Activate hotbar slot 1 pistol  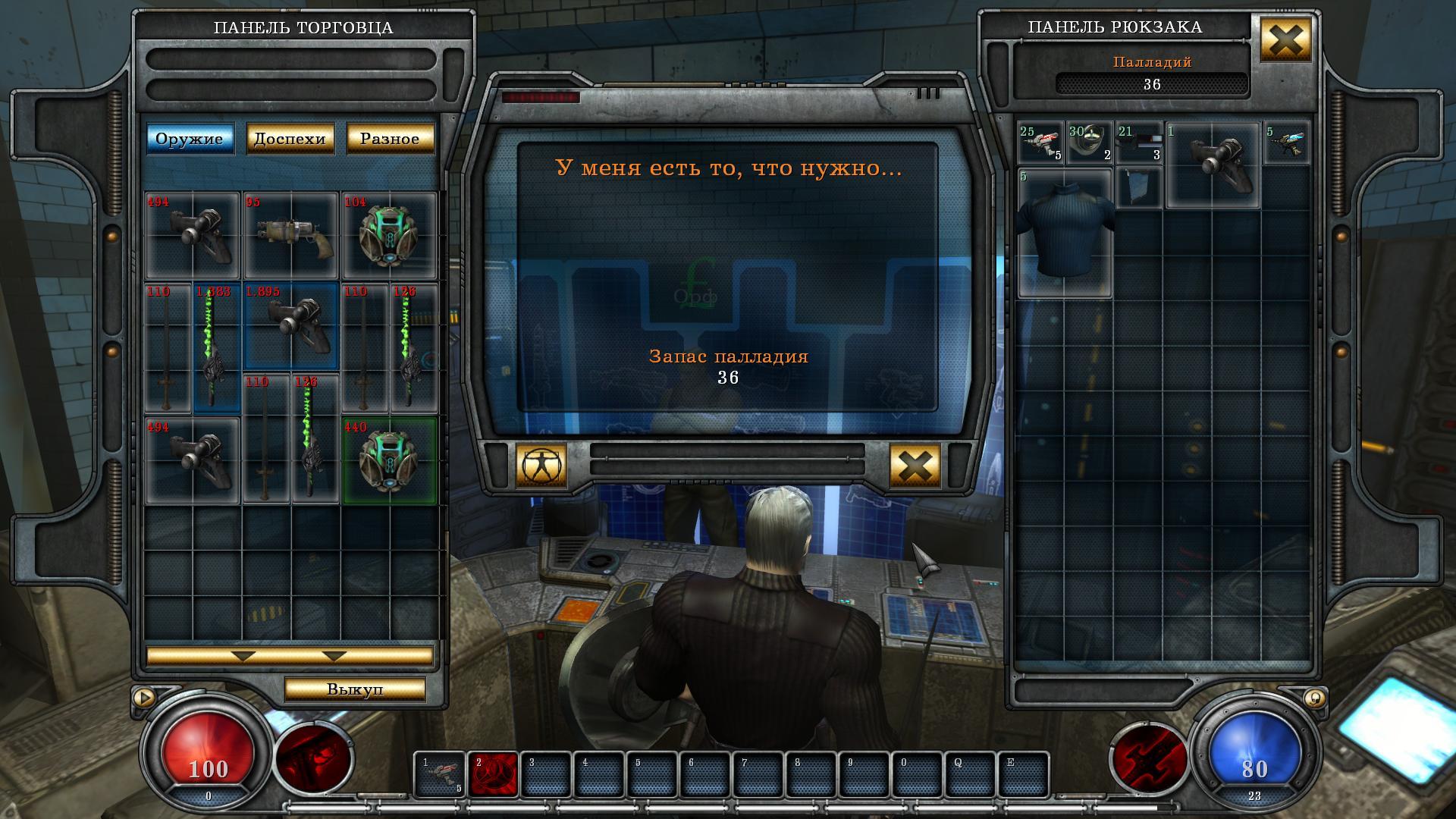point(440,774)
